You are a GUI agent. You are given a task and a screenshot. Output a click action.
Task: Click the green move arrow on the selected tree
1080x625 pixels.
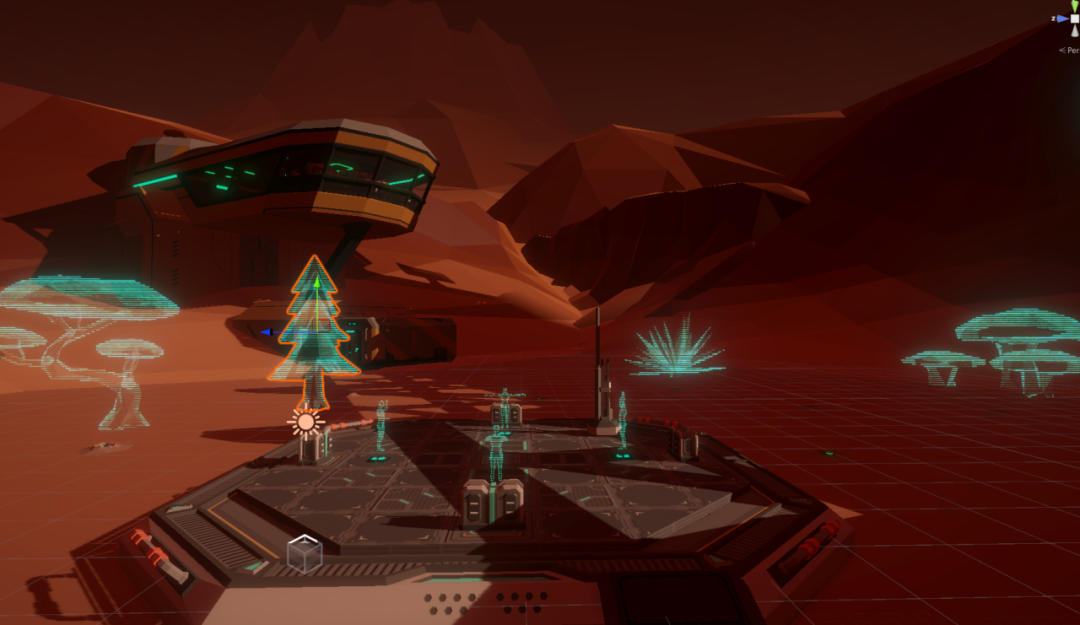tap(317, 283)
